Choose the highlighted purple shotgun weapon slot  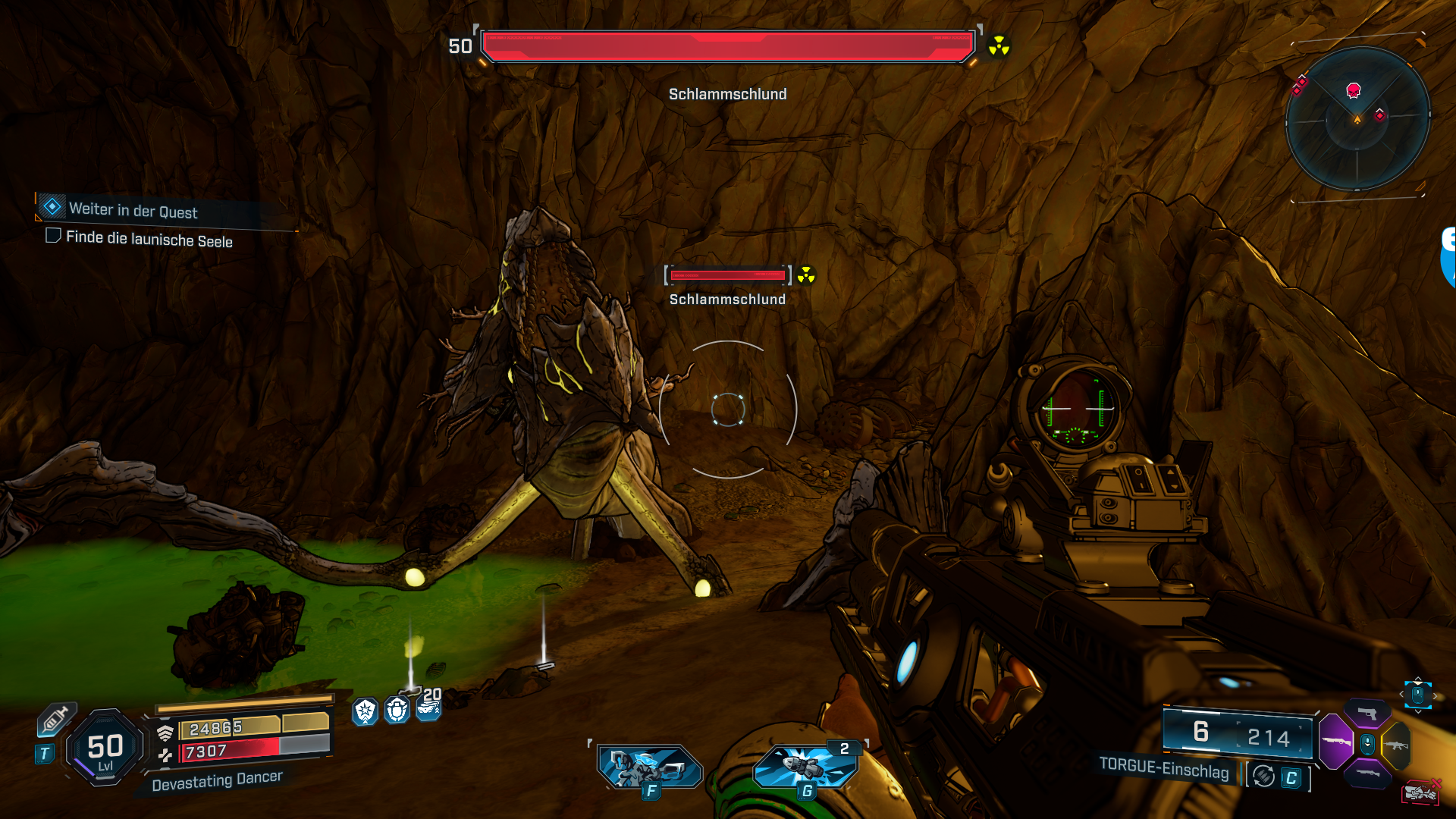tap(1335, 742)
